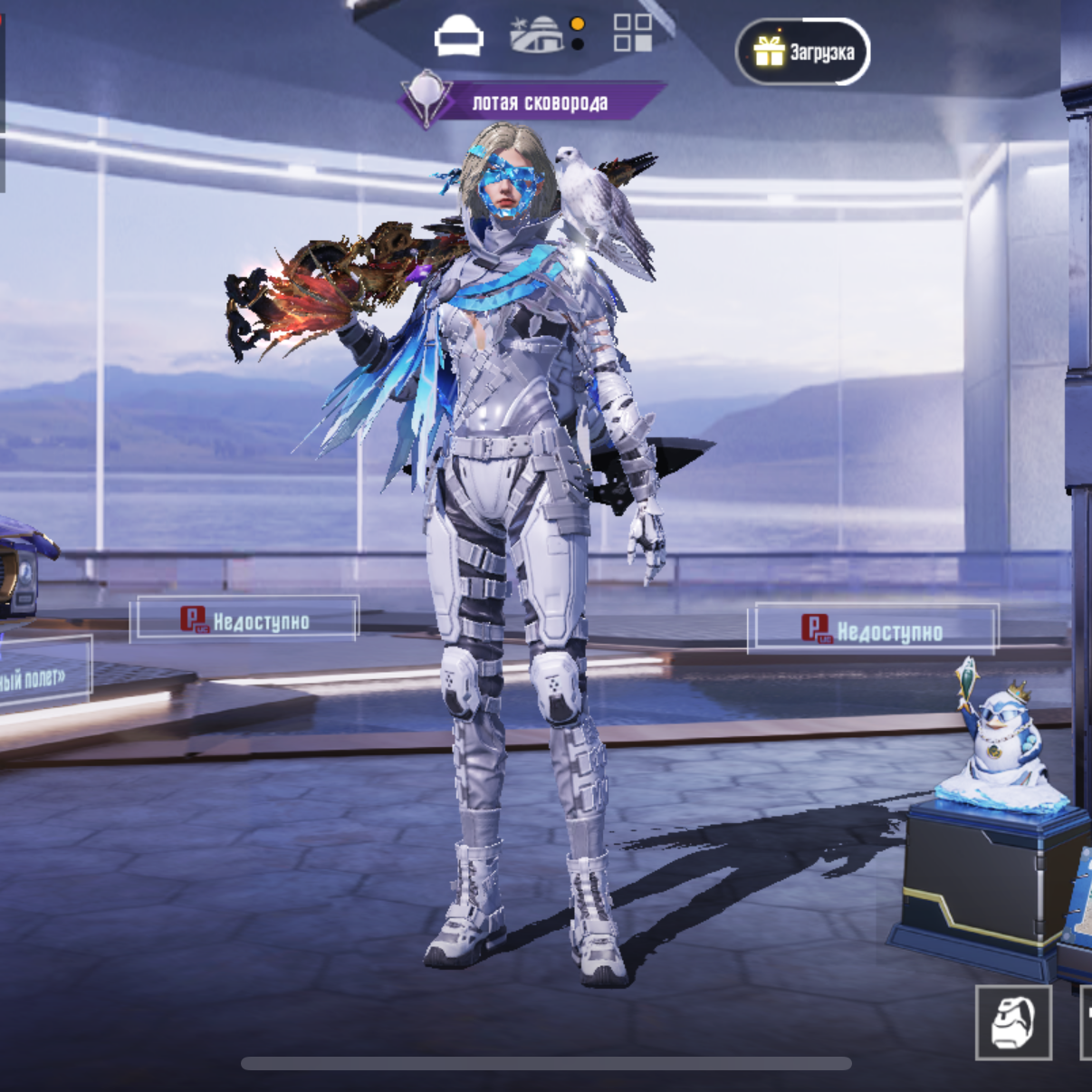Image resolution: width=1092 pixels, height=1092 pixels.
Task: Click the left Недоступно teammate slot
Action: (x=244, y=620)
